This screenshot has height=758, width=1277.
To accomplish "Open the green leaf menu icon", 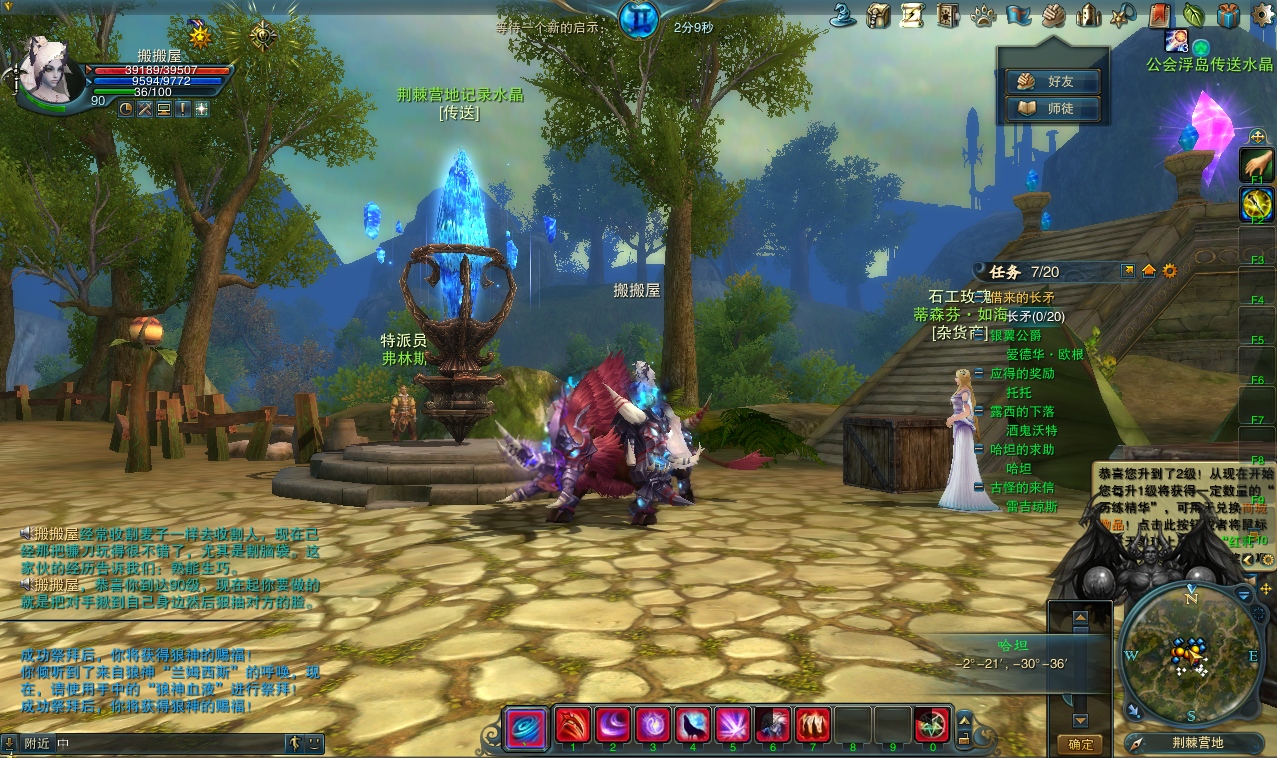I will (1193, 15).
